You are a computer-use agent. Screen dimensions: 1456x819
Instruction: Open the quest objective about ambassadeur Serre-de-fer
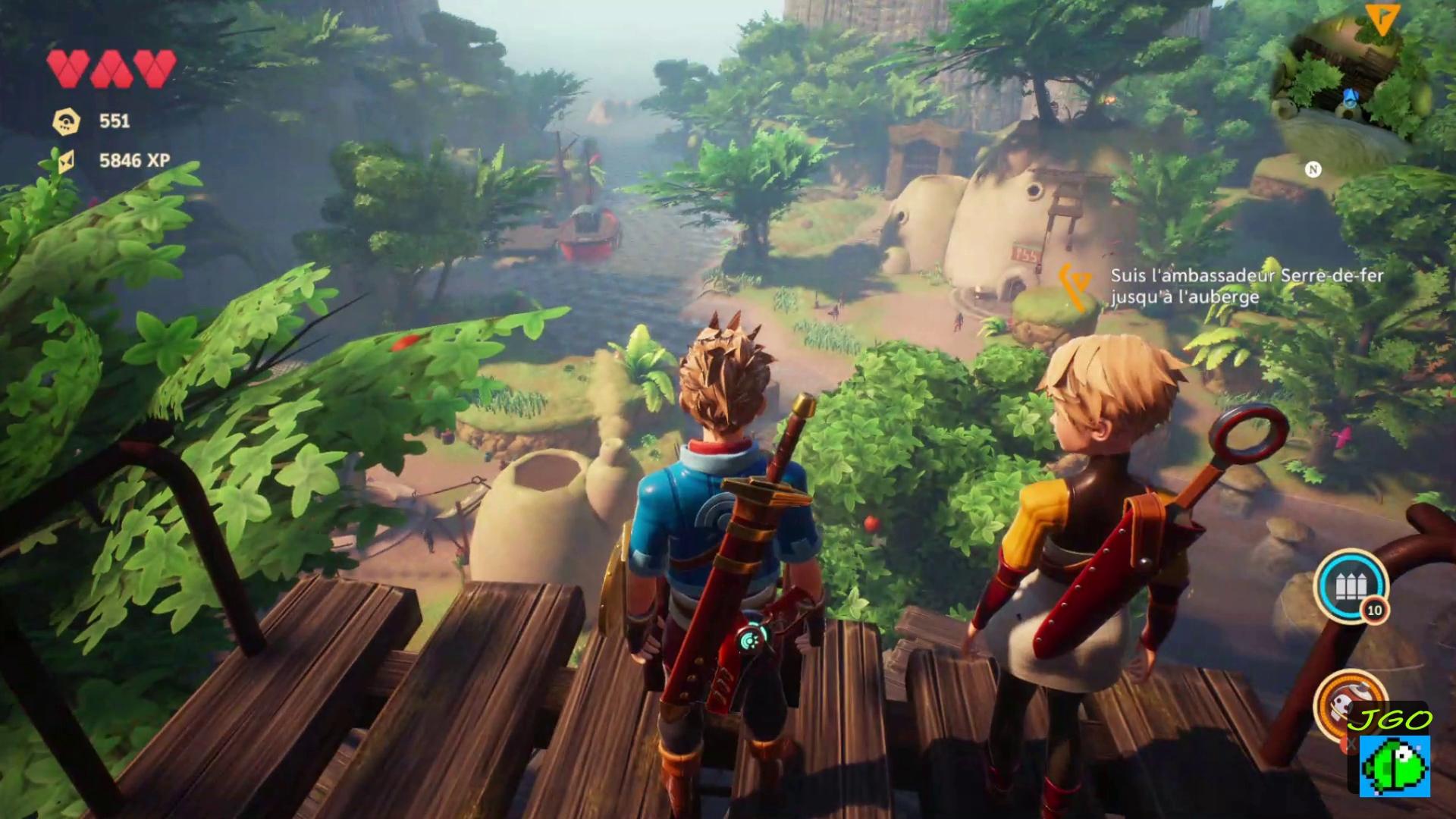point(1247,286)
